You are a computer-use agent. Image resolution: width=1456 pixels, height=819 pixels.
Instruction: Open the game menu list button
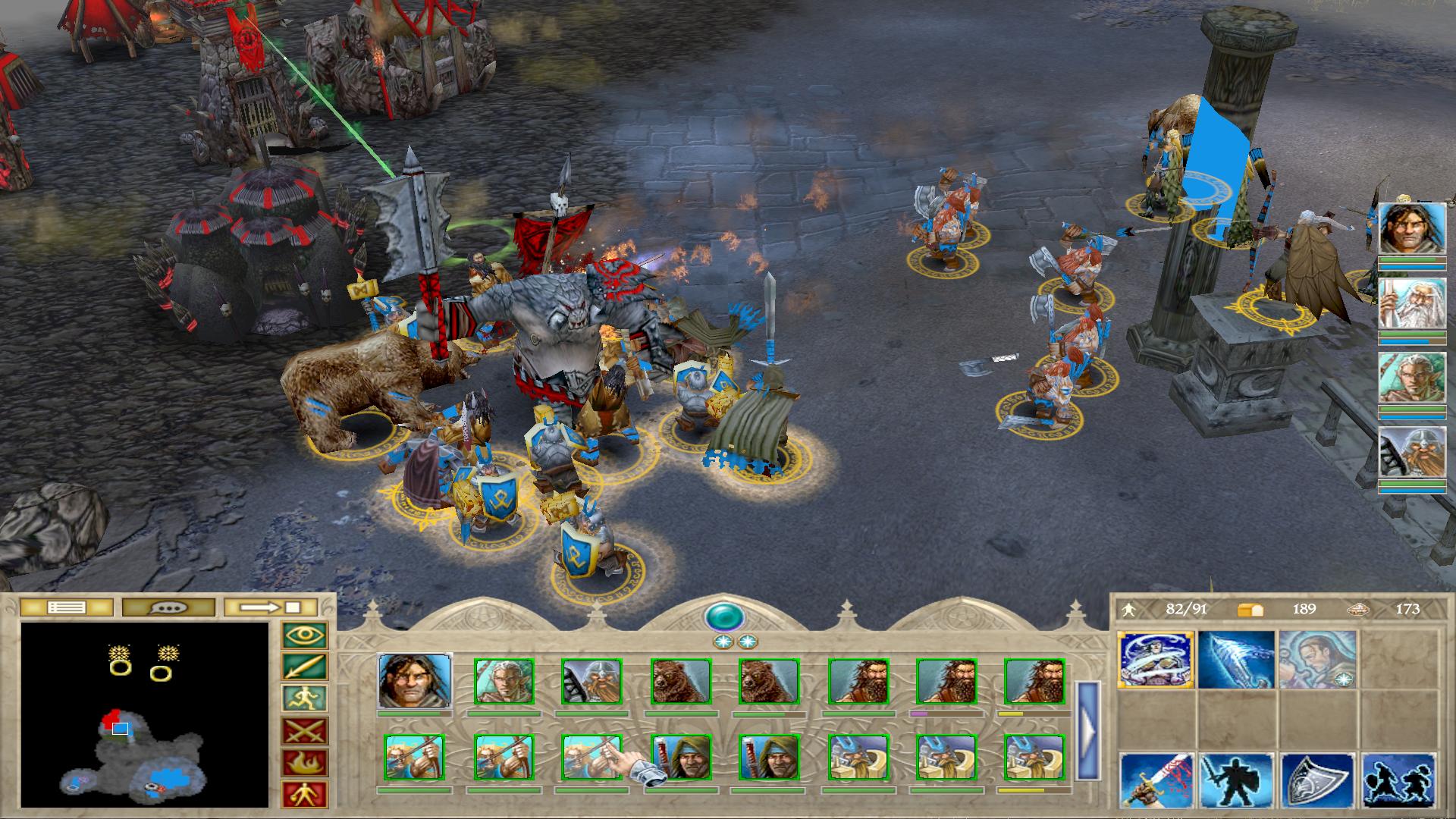66,607
